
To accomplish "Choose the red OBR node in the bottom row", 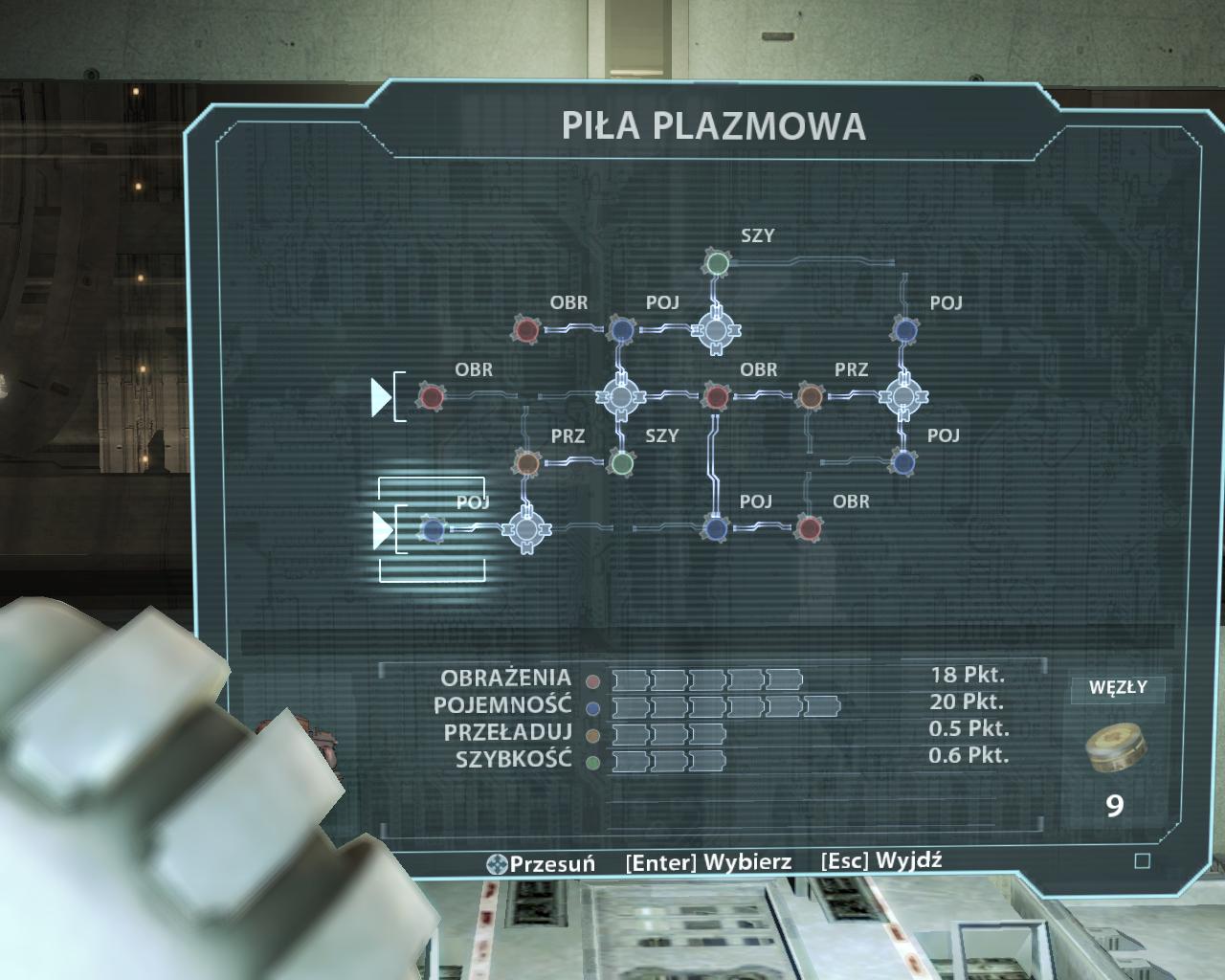I will click(810, 528).
